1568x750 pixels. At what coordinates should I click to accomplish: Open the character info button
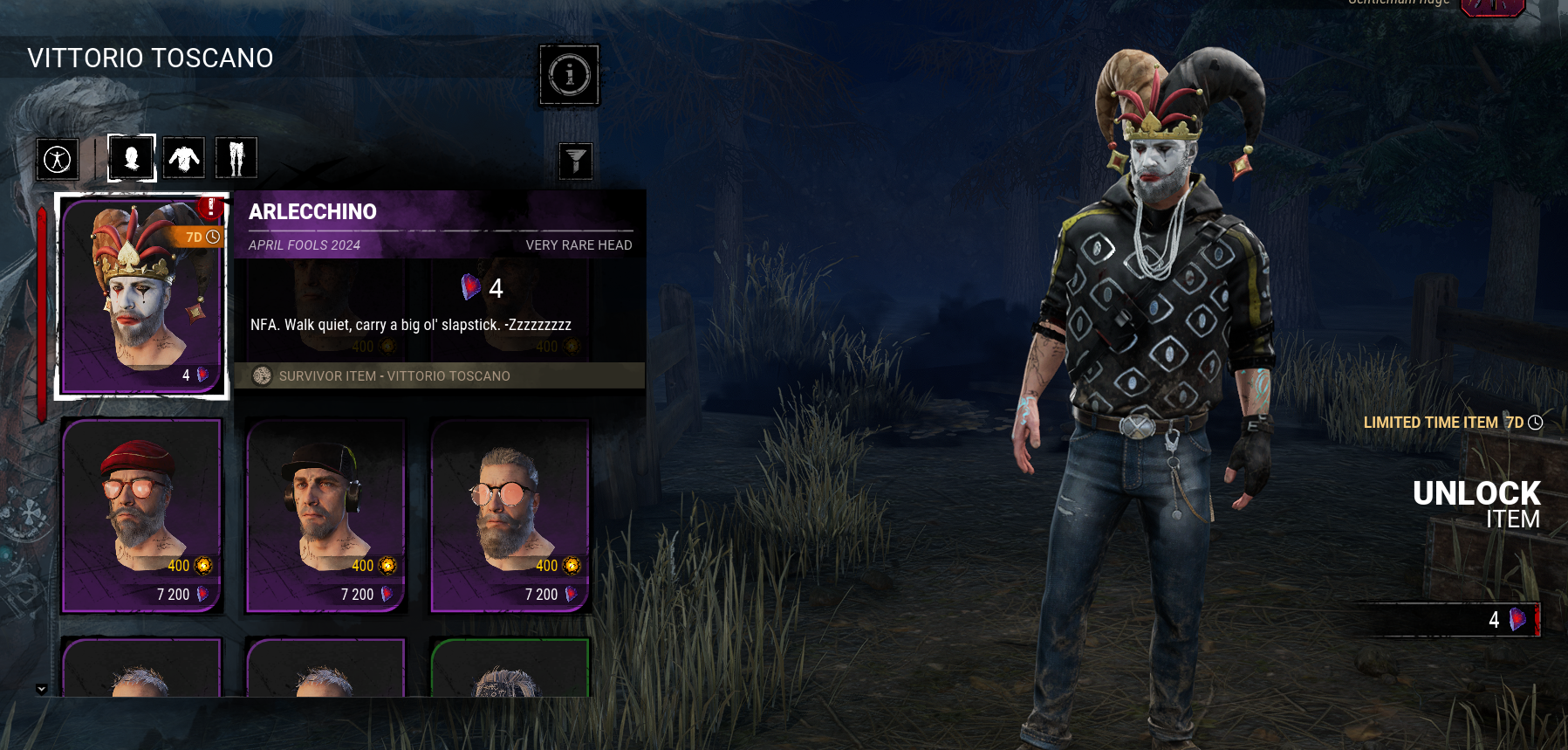[x=569, y=75]
